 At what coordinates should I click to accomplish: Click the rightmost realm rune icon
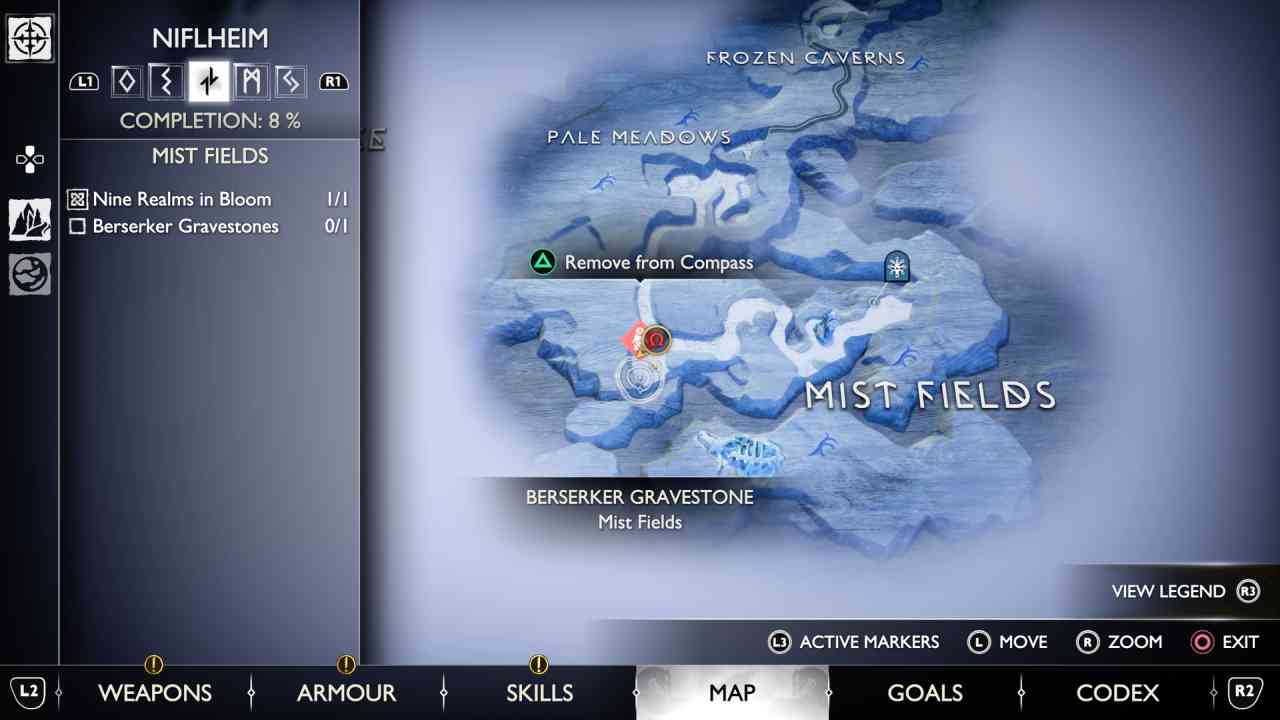pyautogui.click(x=291, y=81)
